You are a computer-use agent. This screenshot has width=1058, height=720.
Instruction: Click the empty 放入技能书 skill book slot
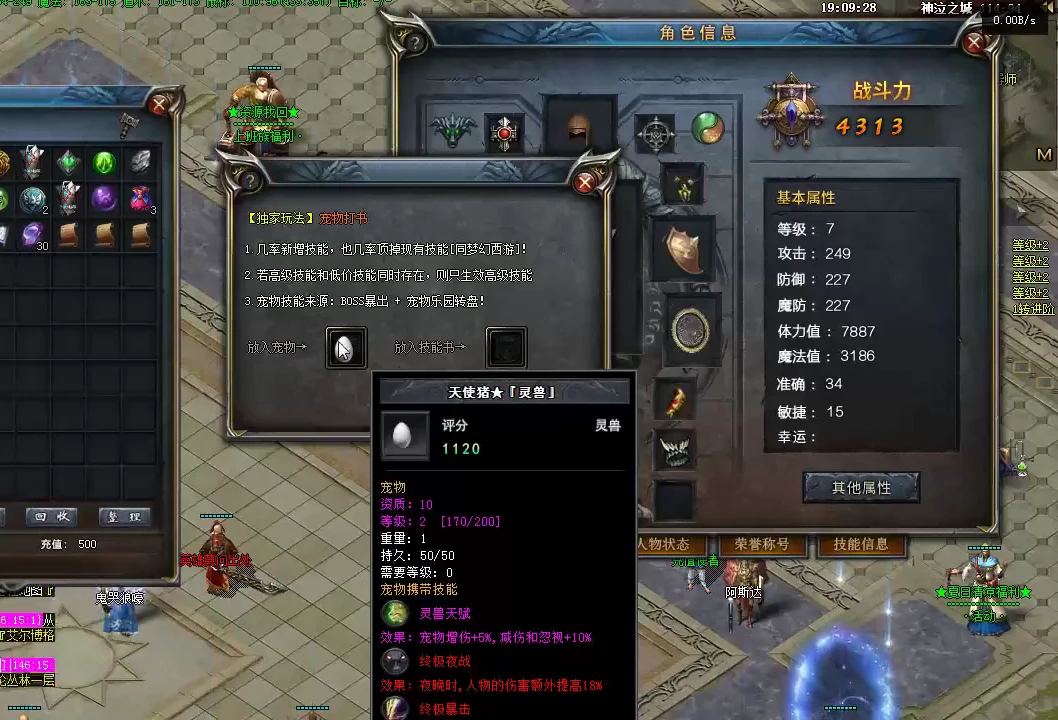pos(506,348)
